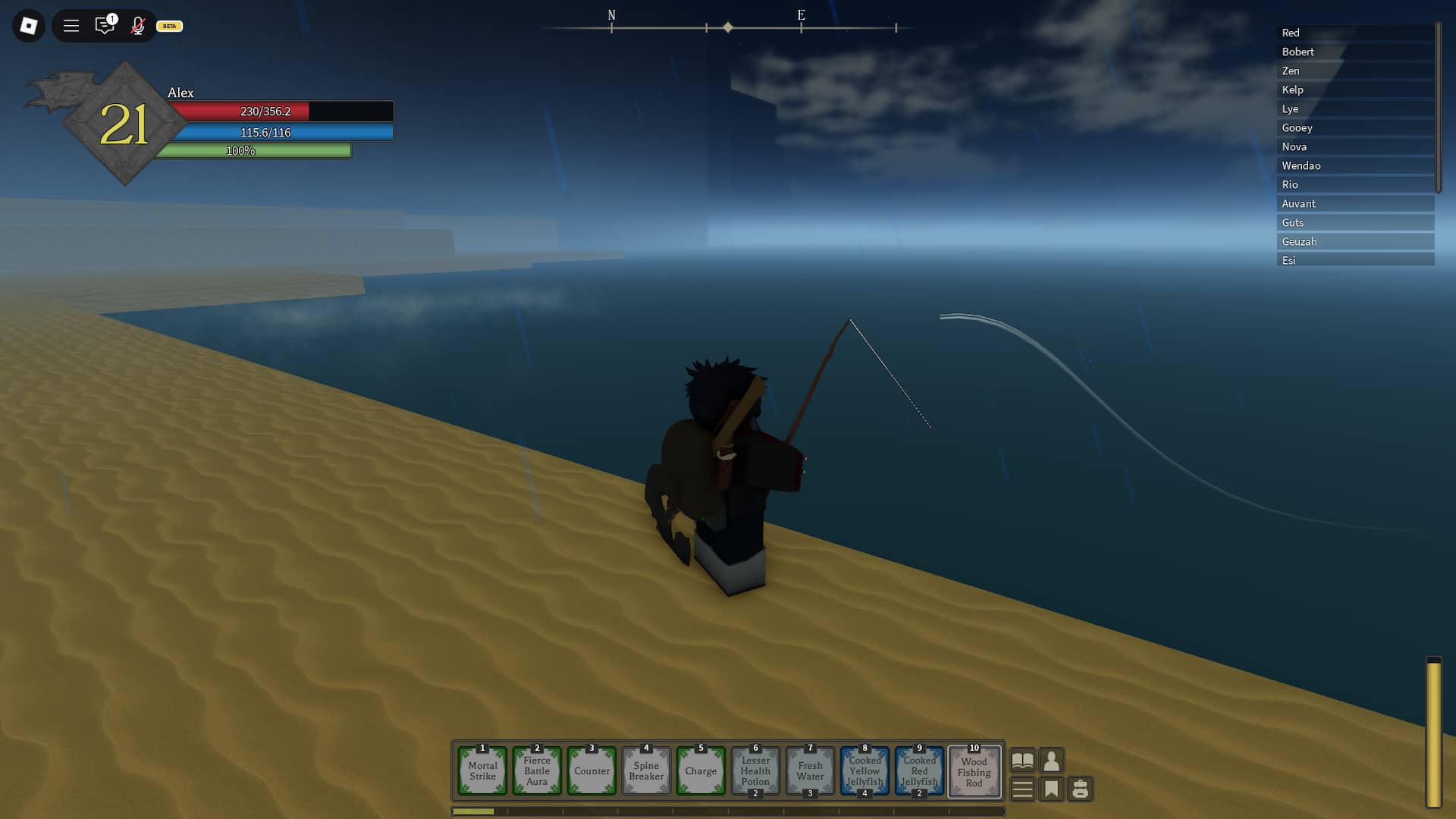
Task: Toggle Fierce Battle Aura in slot 2
Action: (537, 771)
